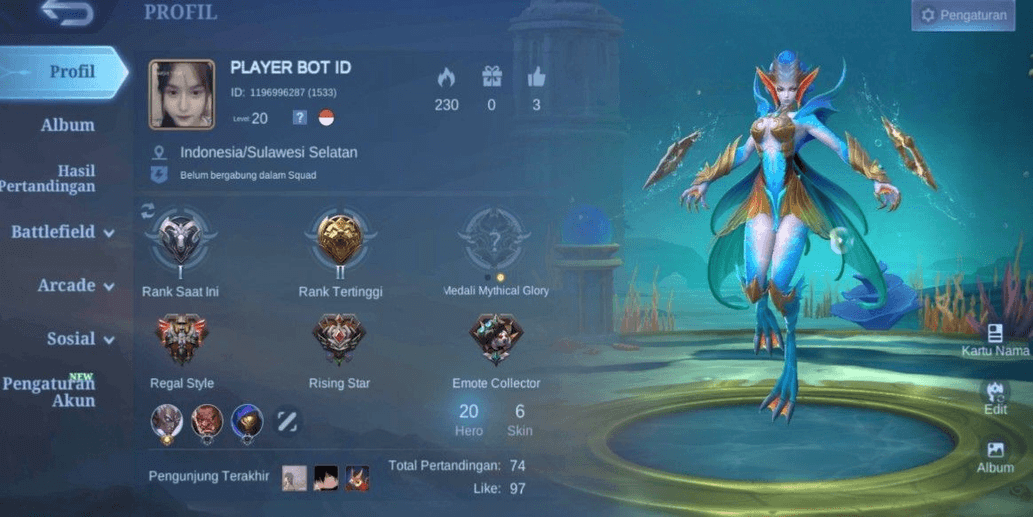This screenshot has width=1033, height=517.
Task: Open the Hasil Pertandingan tab
Action: coord(62,178)
